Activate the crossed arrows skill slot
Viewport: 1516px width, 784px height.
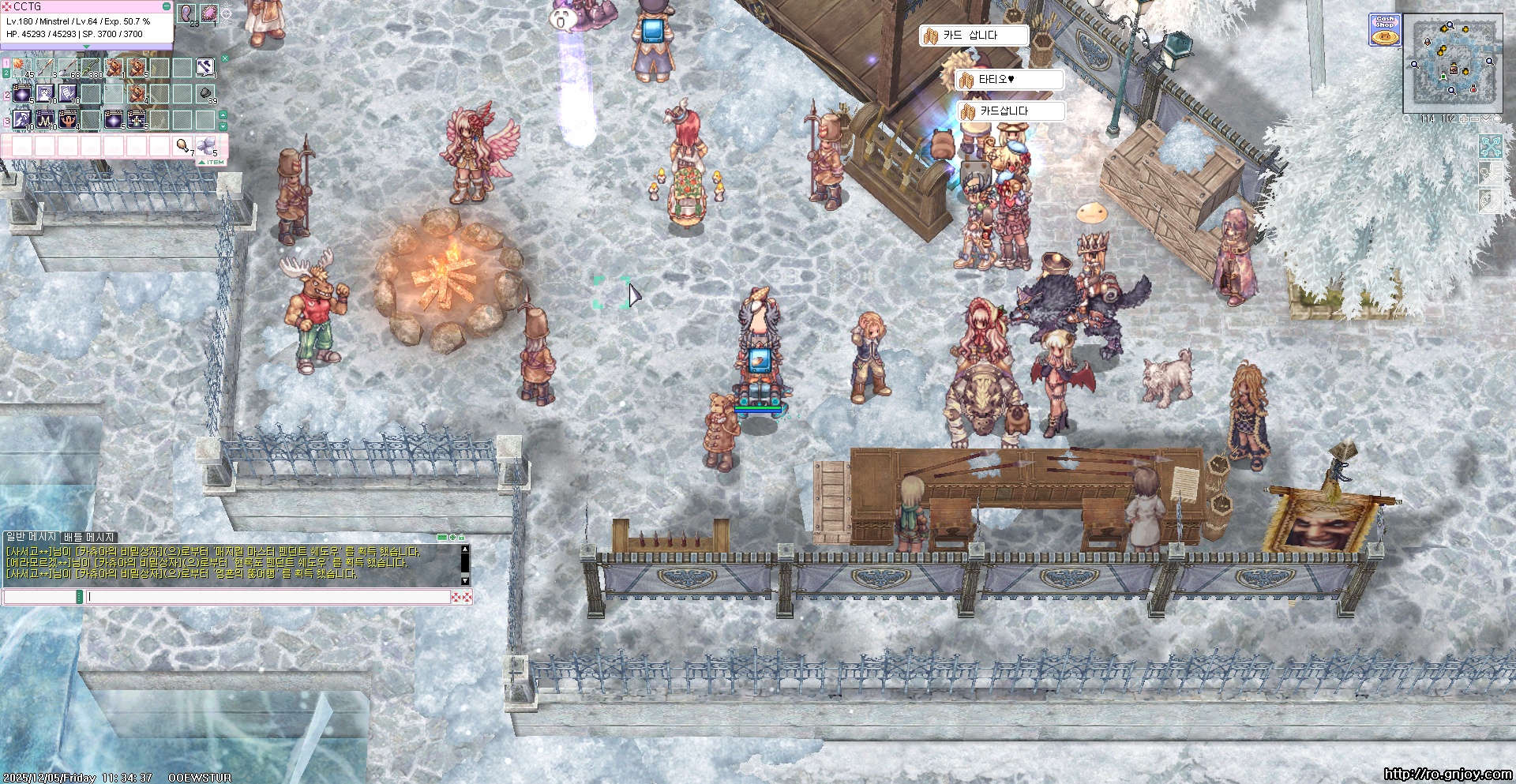point(205,68)
